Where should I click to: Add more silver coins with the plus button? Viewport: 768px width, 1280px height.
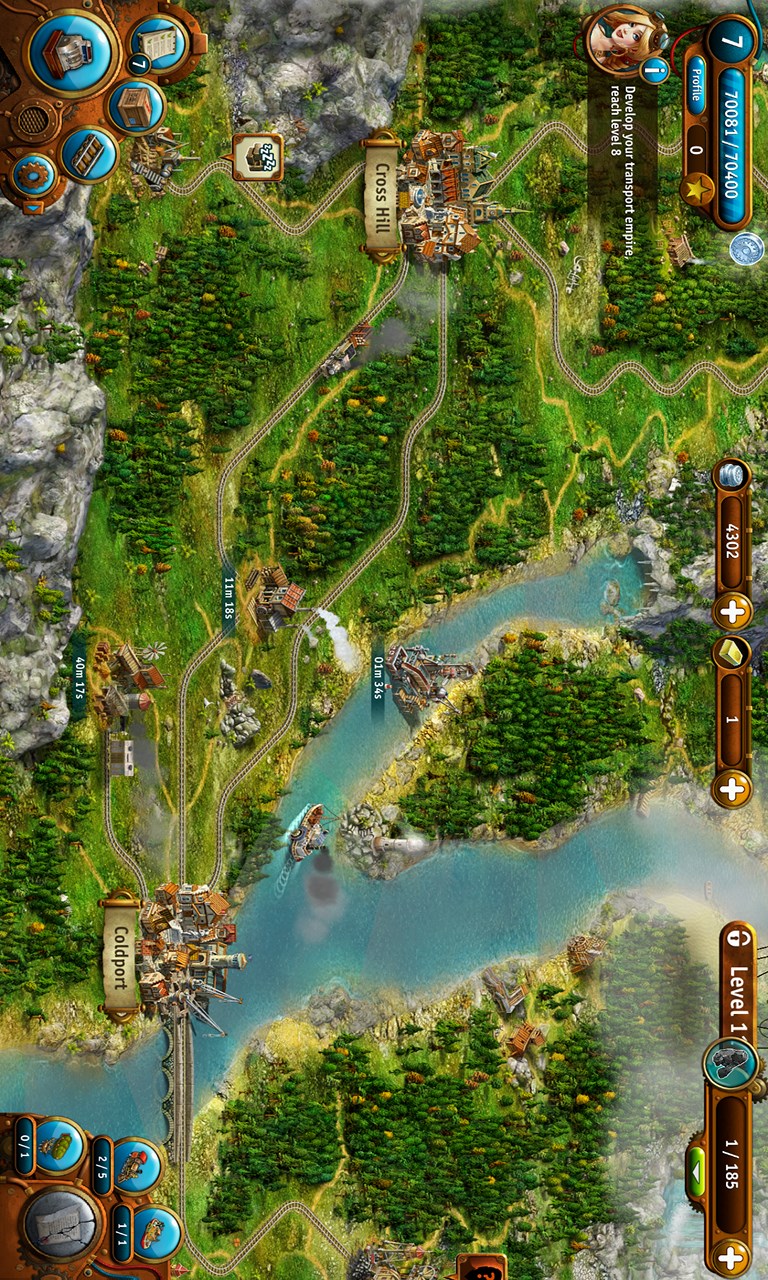click(731, 609)
